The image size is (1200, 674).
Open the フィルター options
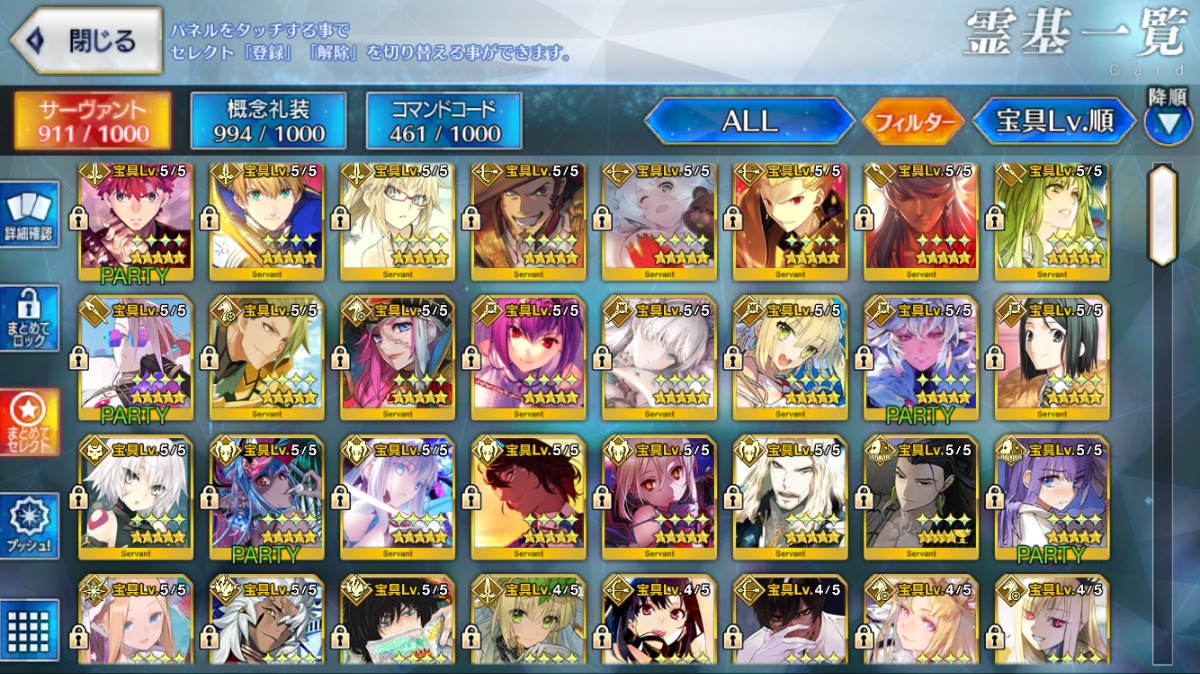pos(913,122)
